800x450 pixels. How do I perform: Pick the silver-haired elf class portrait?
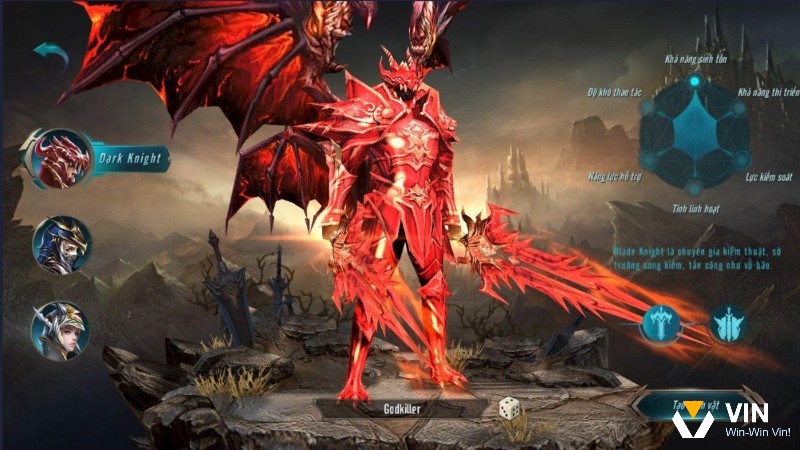tap(60, 331)
